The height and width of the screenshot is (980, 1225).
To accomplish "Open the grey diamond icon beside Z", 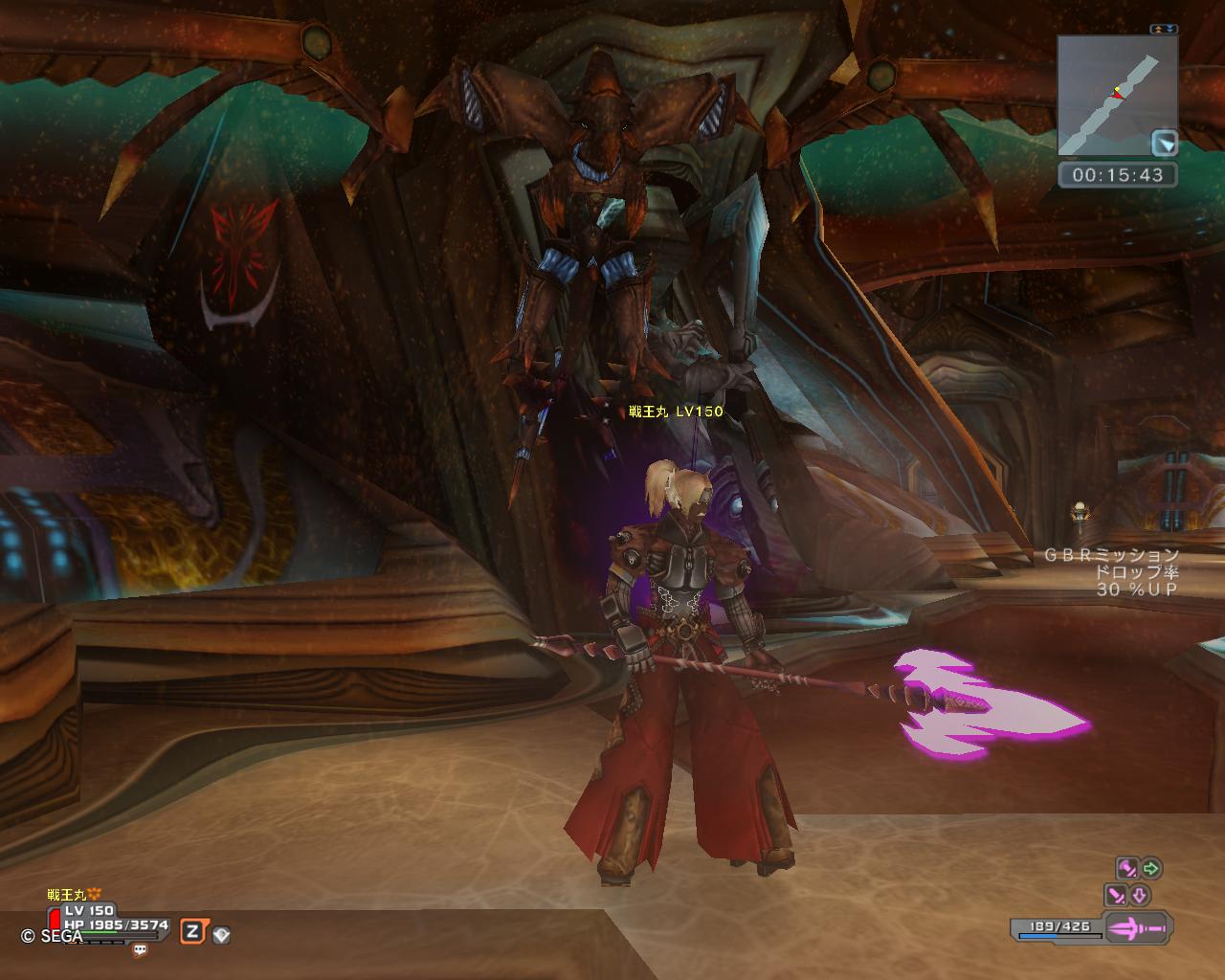I will click(x=221, y=935).
